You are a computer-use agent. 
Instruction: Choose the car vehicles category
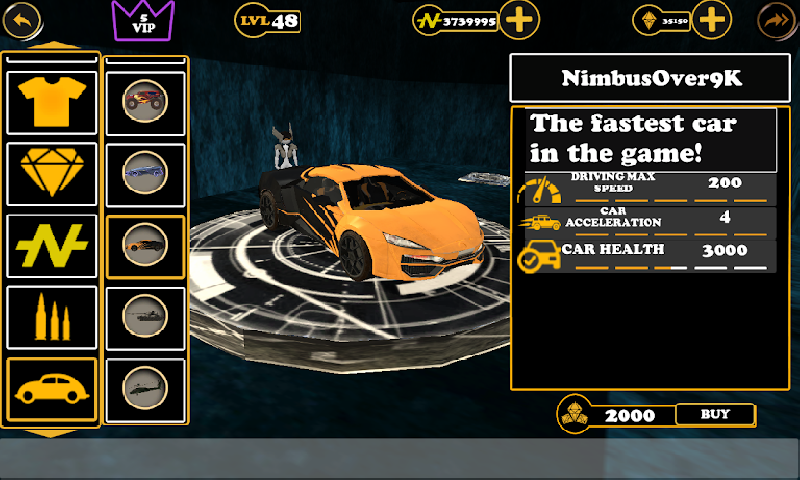(x=52, y=388)
